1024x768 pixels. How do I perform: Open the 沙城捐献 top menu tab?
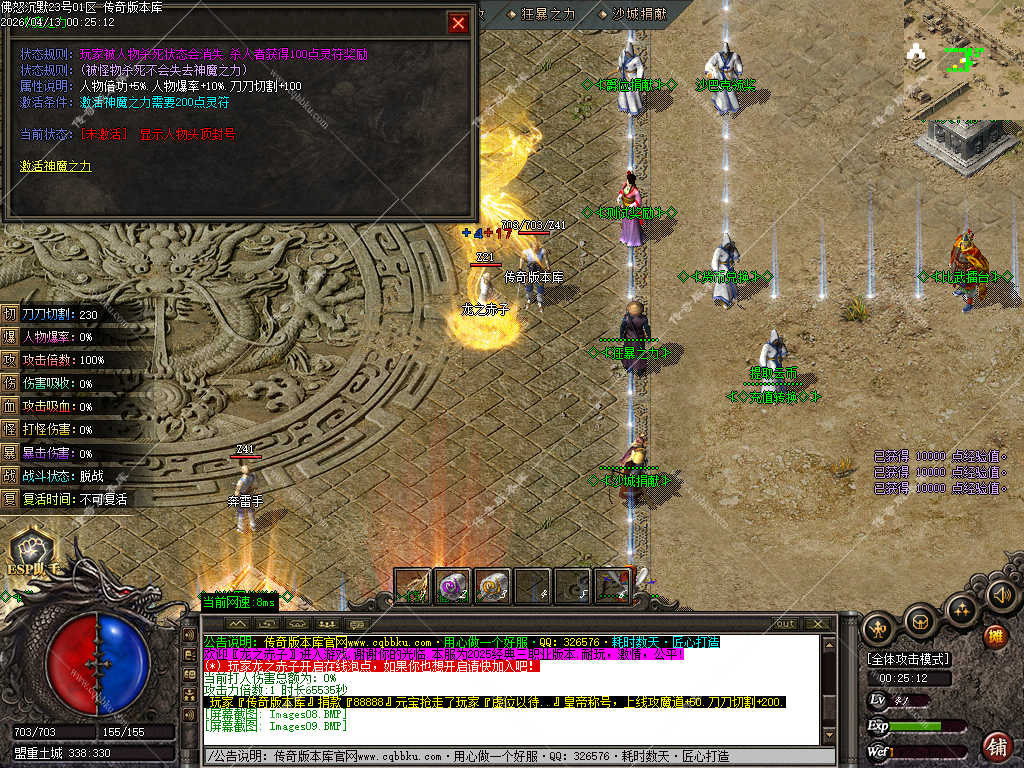tap(632, 14)
